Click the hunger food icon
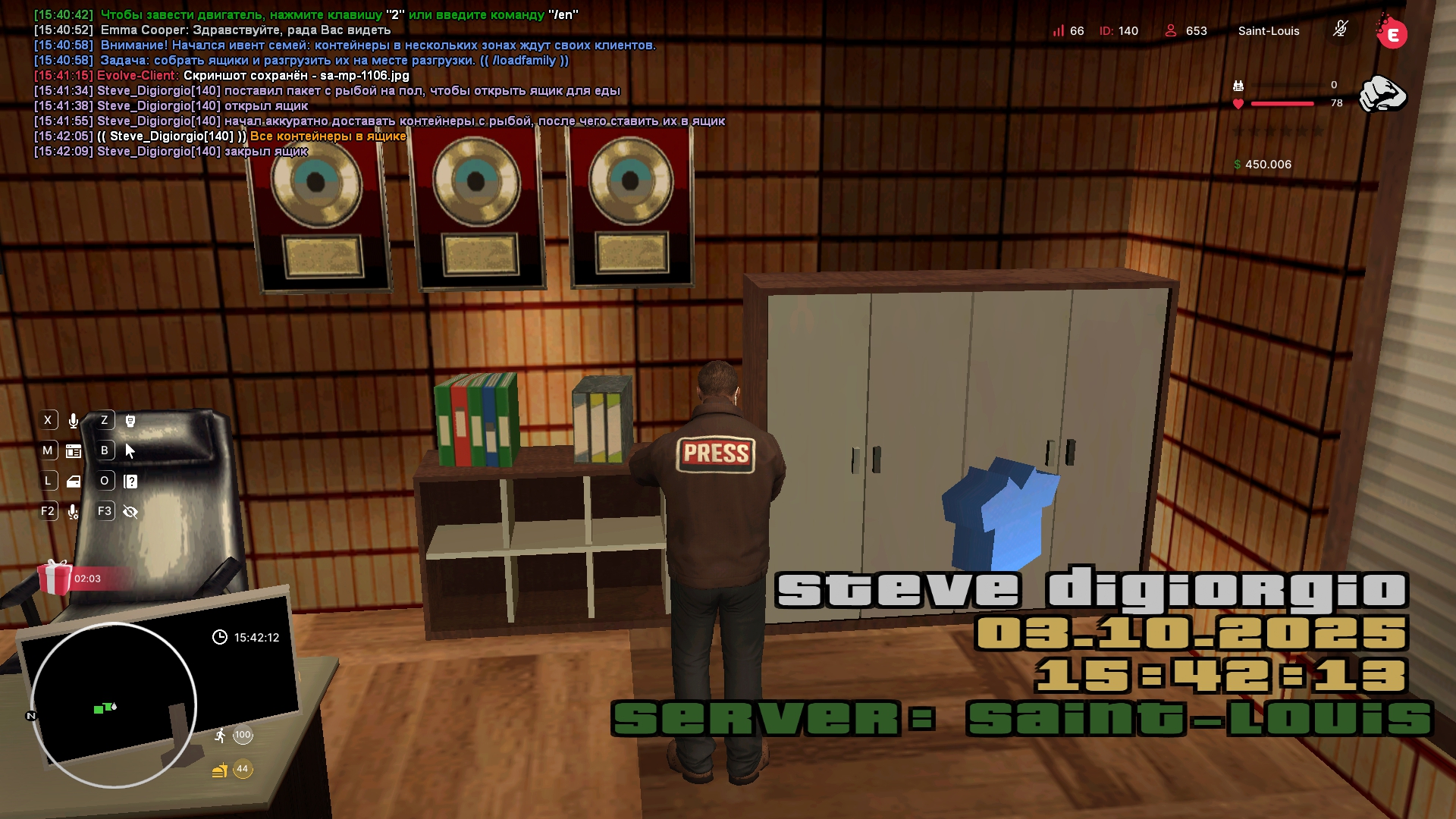Screen dimensions: 1456x819 (x=220, y=770)
